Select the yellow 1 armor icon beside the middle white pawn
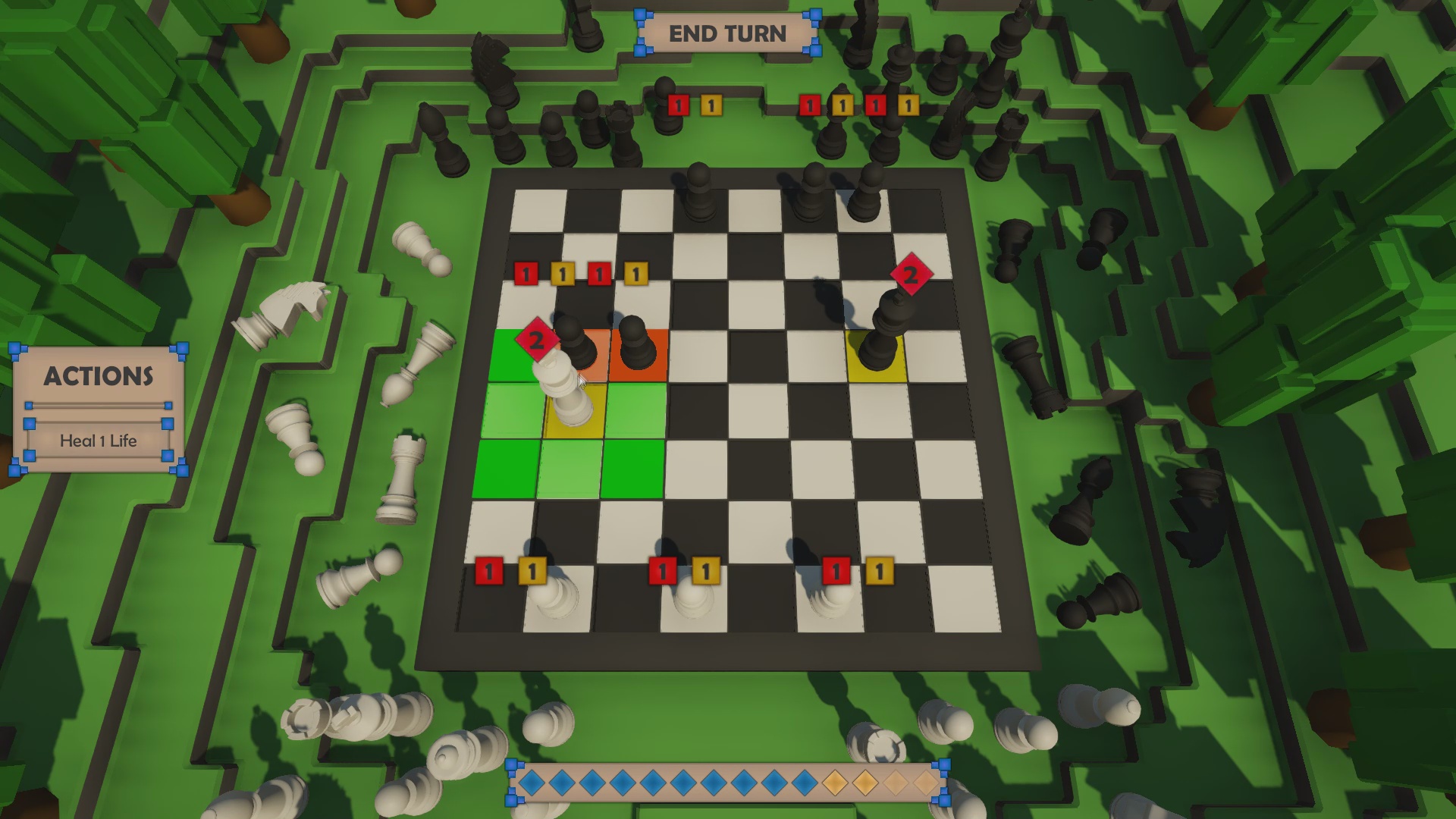1456x819 pixels. 707,570
